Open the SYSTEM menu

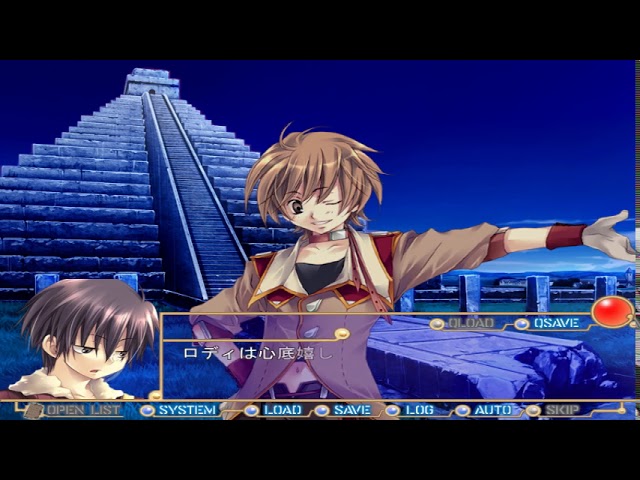point(186,410)
